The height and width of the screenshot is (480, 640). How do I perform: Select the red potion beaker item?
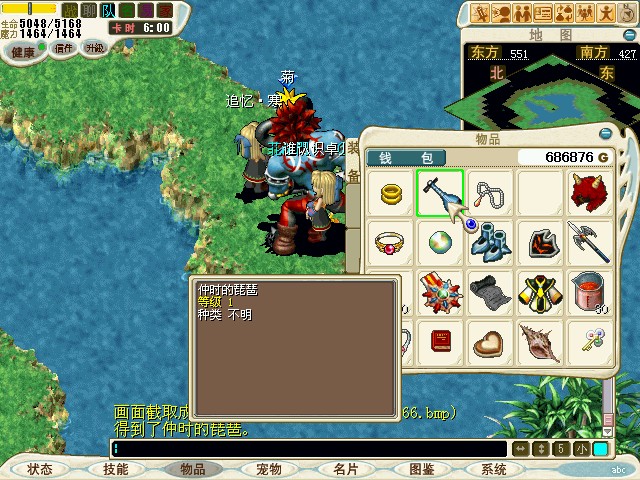[x=591, y=293]
